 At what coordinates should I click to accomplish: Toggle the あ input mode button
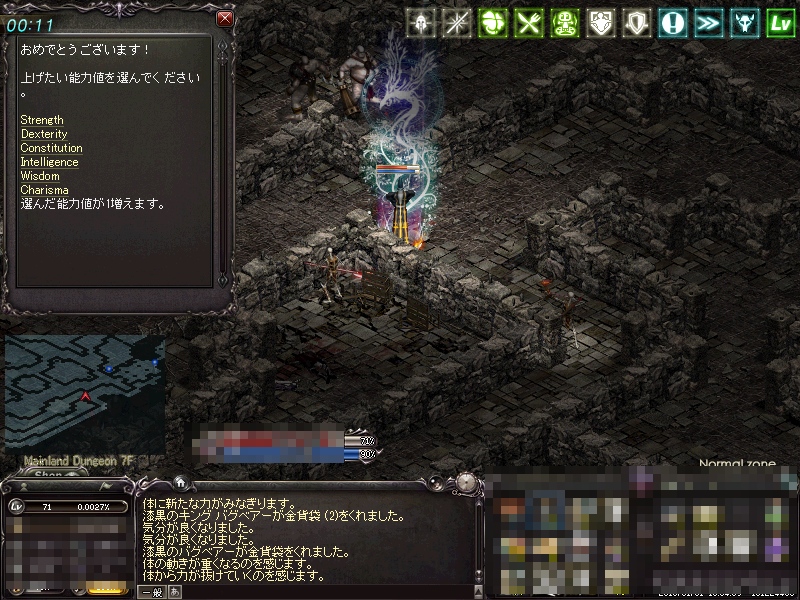click(x=174, y=592)
